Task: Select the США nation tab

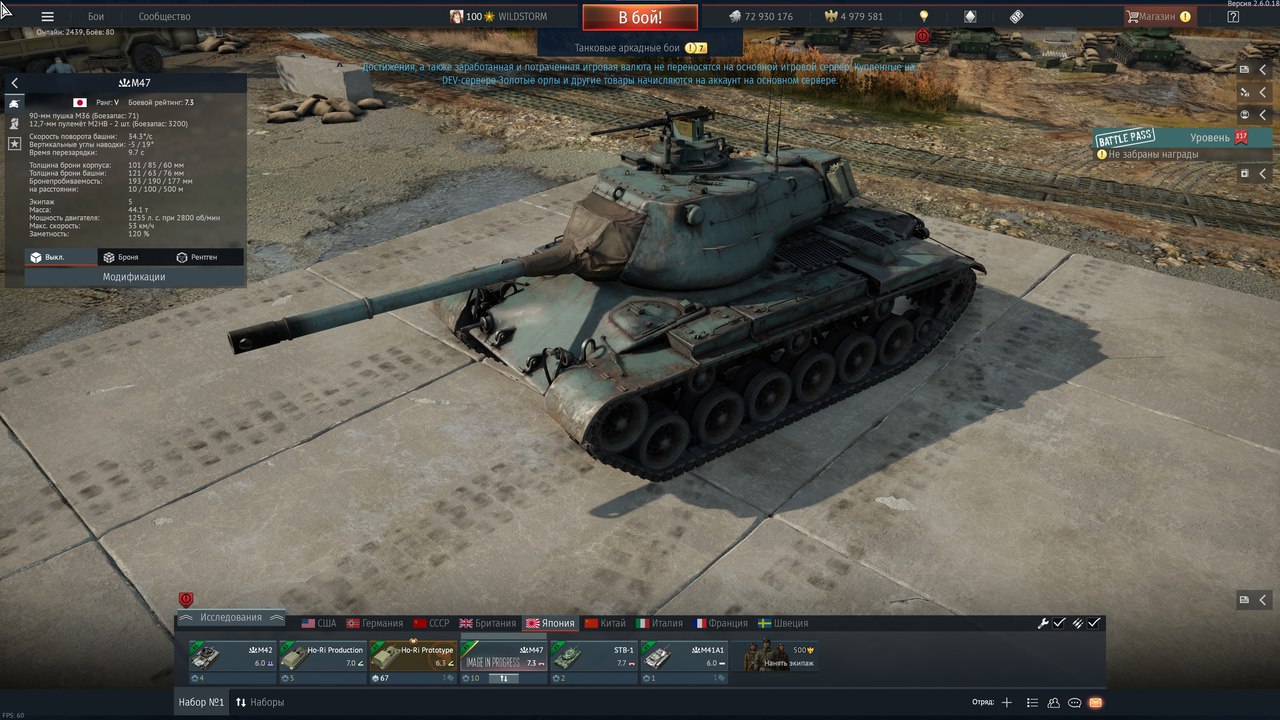Action: click(x=319, y=623)
